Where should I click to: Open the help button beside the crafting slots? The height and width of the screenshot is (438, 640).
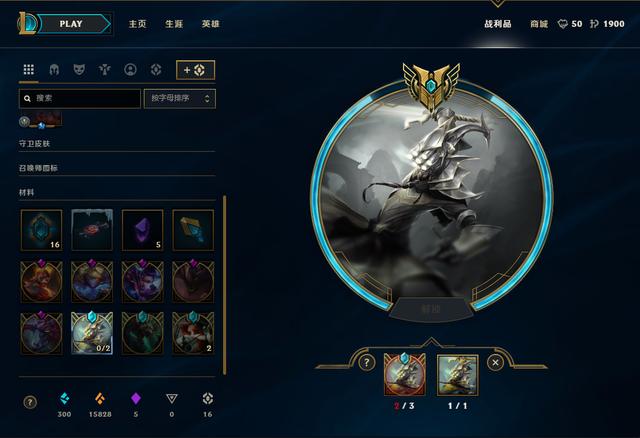[368, 363]
